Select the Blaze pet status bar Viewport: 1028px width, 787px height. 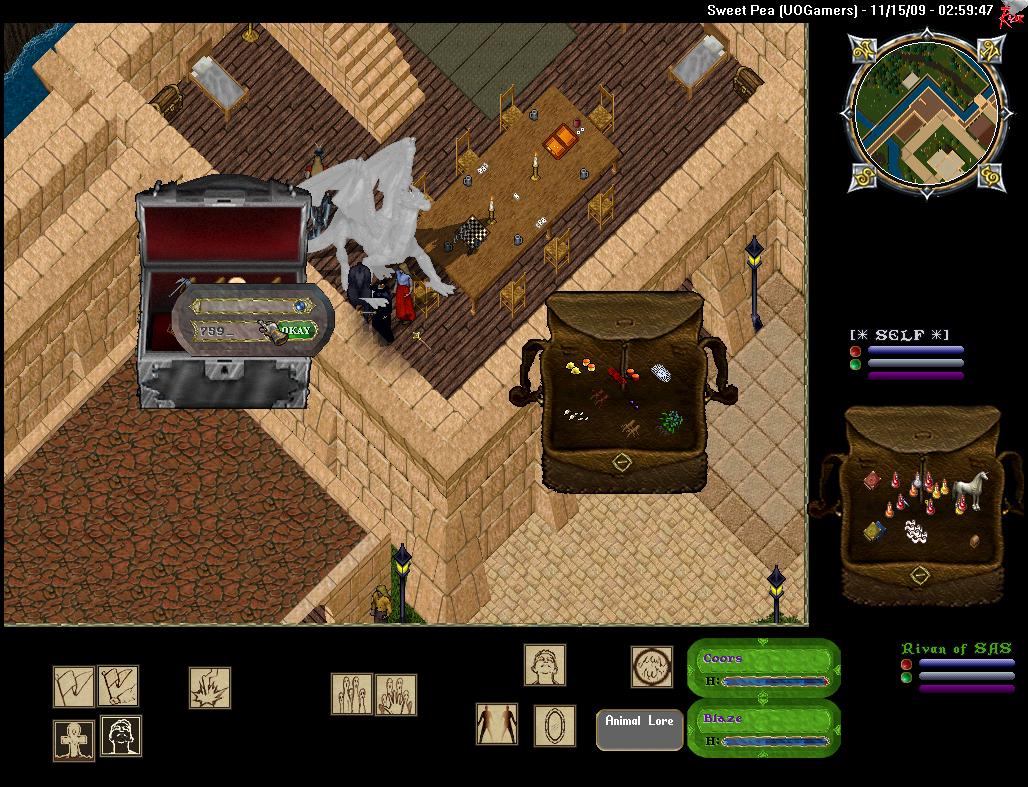click(x=764, y=728)
